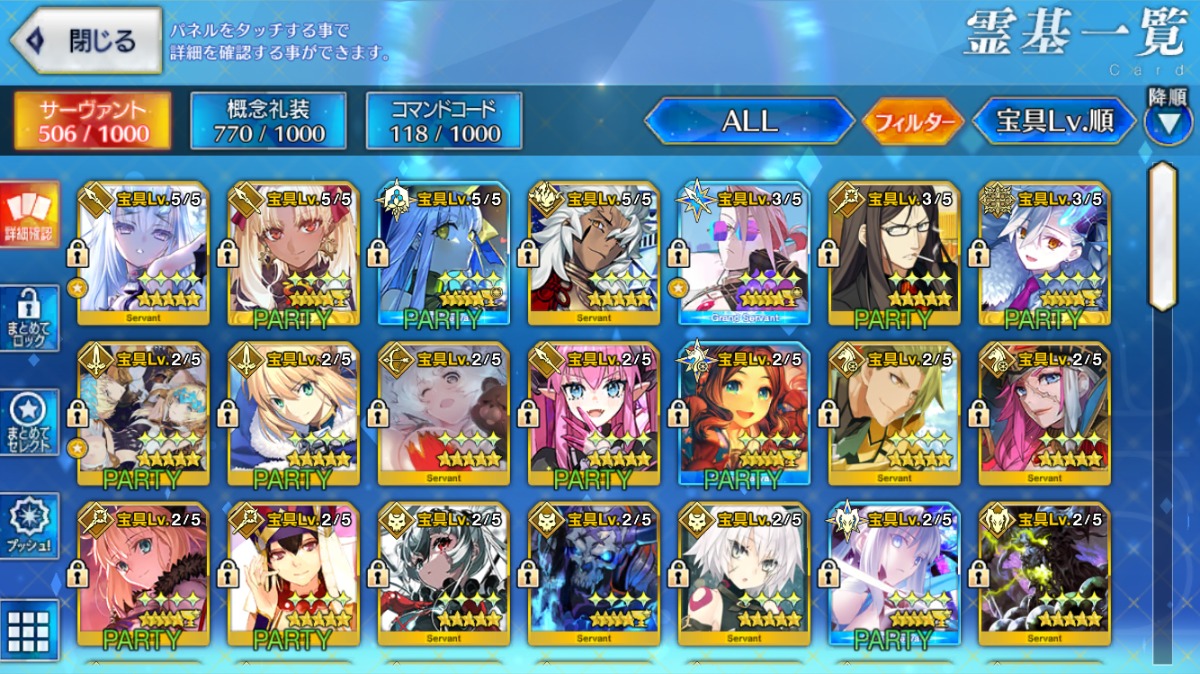Click the vertical scrollbar handle

pyautogui.click(x=1162, y=236)
